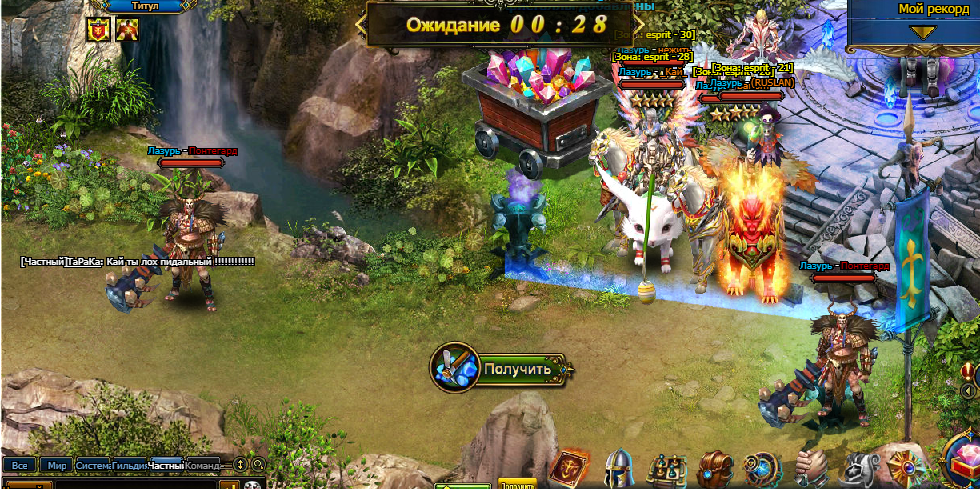Screen dimensions: 980x489
Task: Switch chat to the Все tab
Action: (19, 465)
